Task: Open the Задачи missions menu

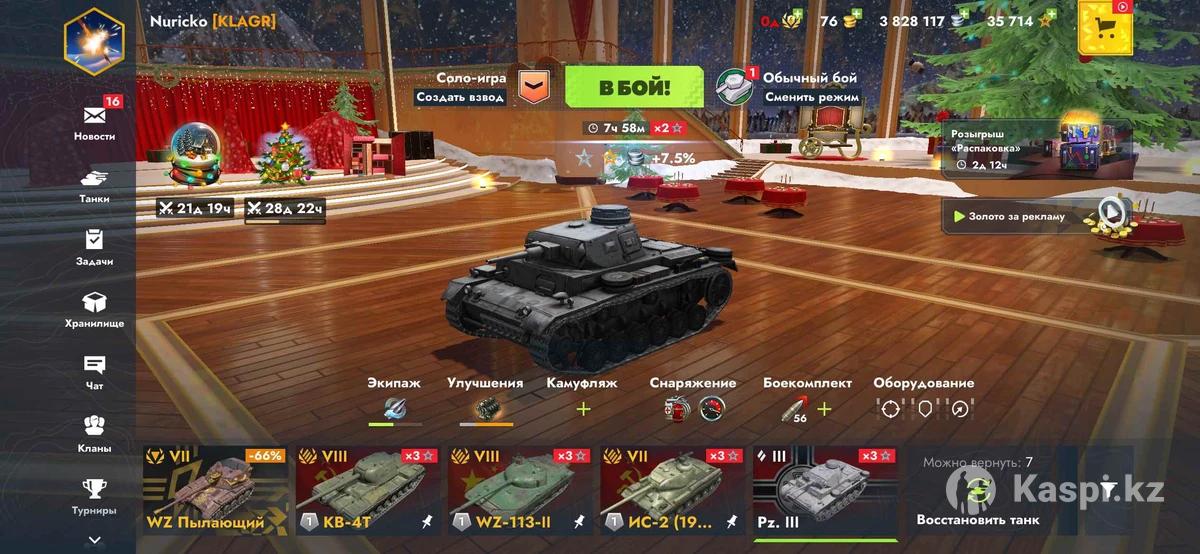Action: pyautogui.click(x=94, y=247)
